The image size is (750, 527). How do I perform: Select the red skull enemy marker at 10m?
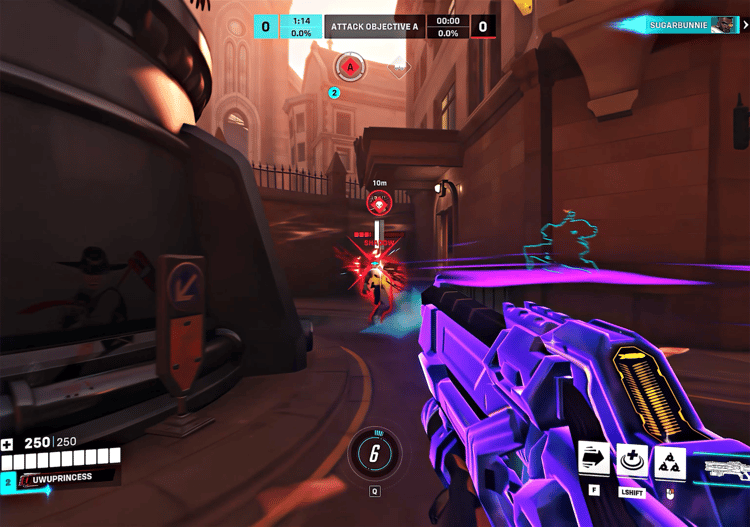coord(379,204)
